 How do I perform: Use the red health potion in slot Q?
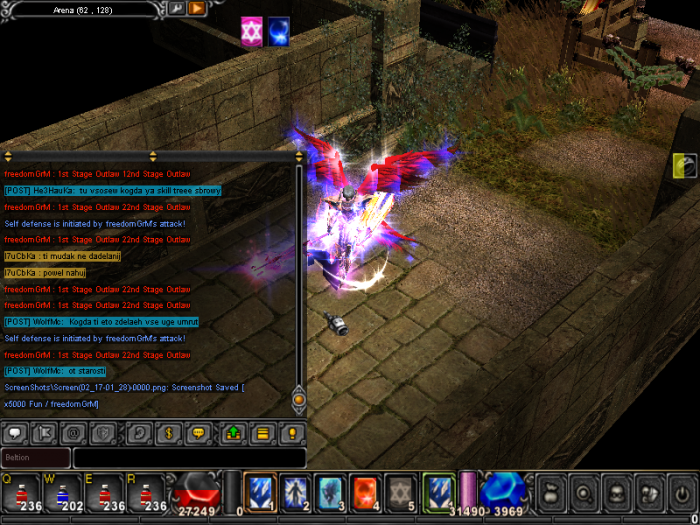tap(20, 493)
